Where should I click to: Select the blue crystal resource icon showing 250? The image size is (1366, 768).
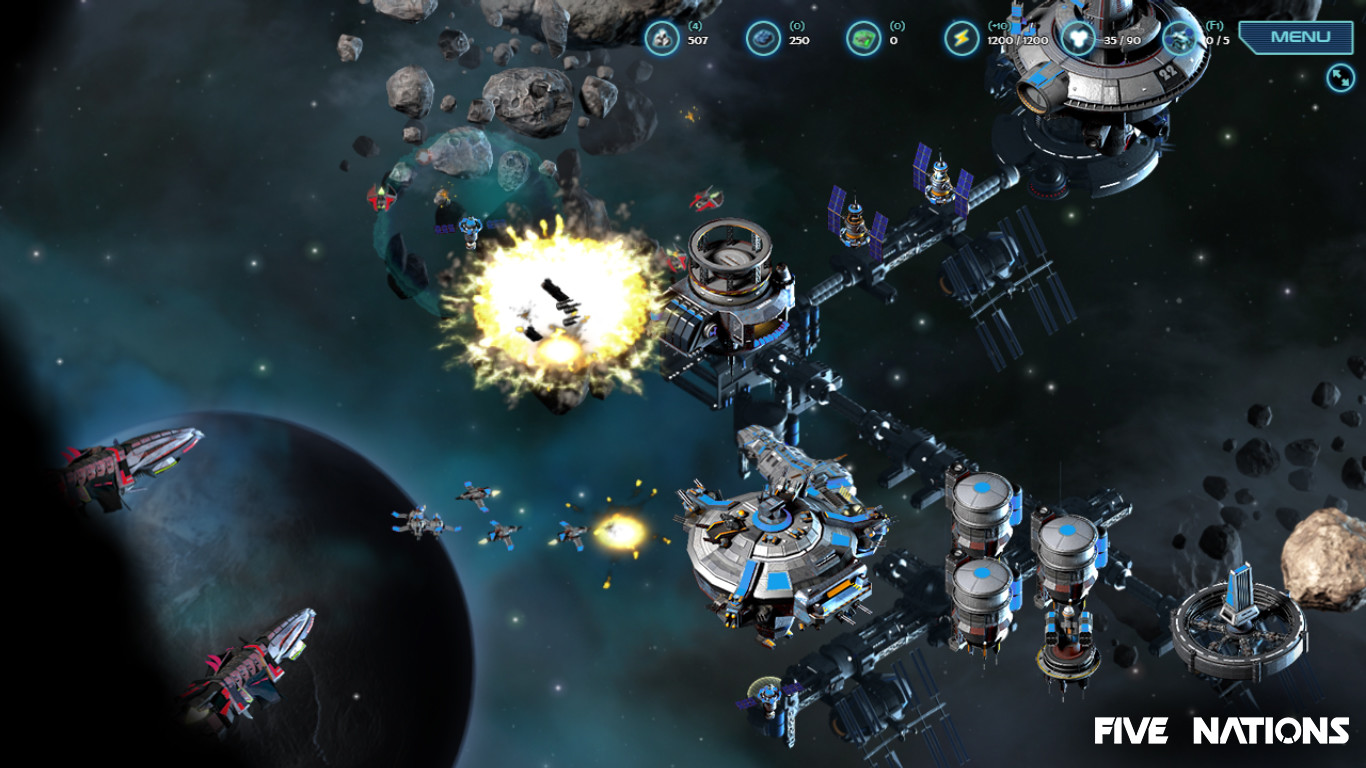coord(765,37)
